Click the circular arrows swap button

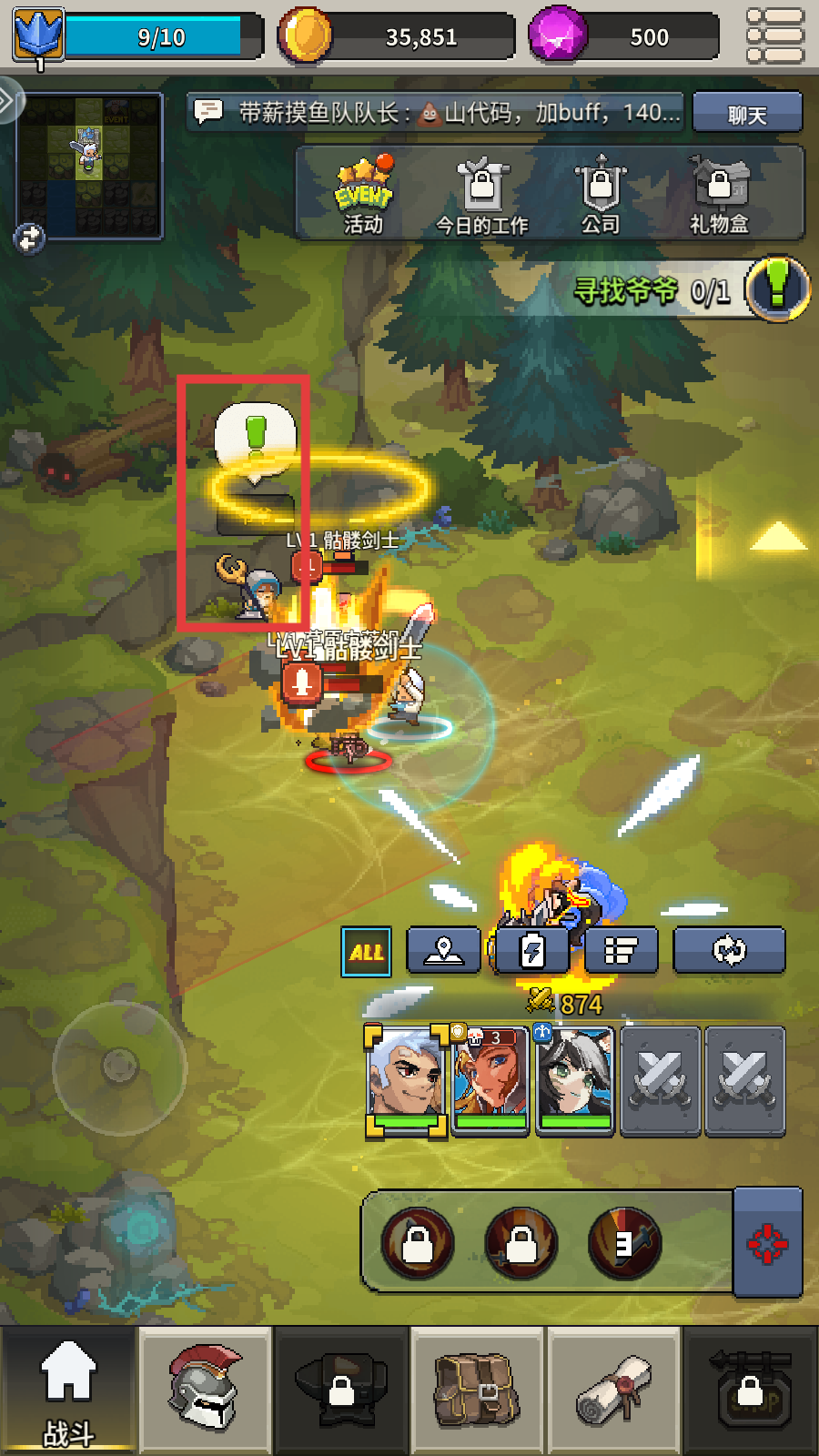coord(729,951)
